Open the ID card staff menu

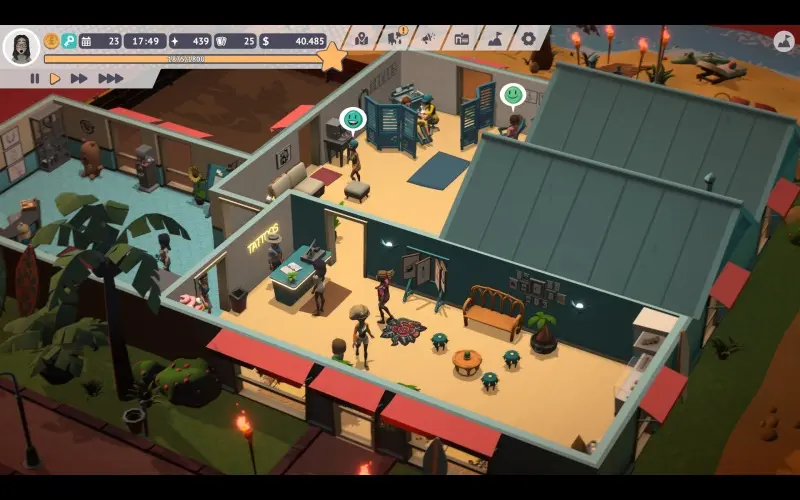coord(461,39)
